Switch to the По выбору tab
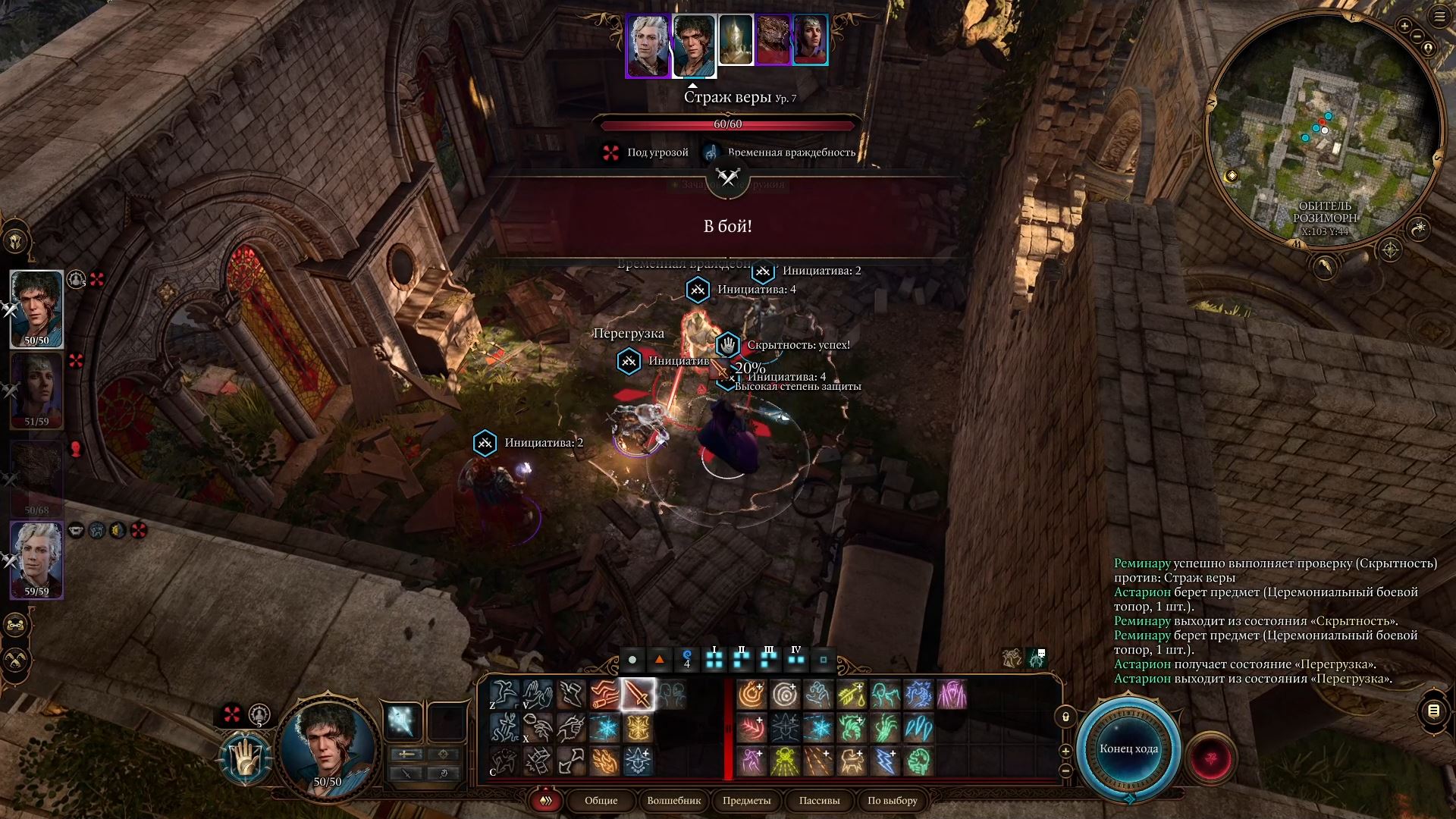Viewport: 1456px width, 819px height. click(x=892, y=801)
